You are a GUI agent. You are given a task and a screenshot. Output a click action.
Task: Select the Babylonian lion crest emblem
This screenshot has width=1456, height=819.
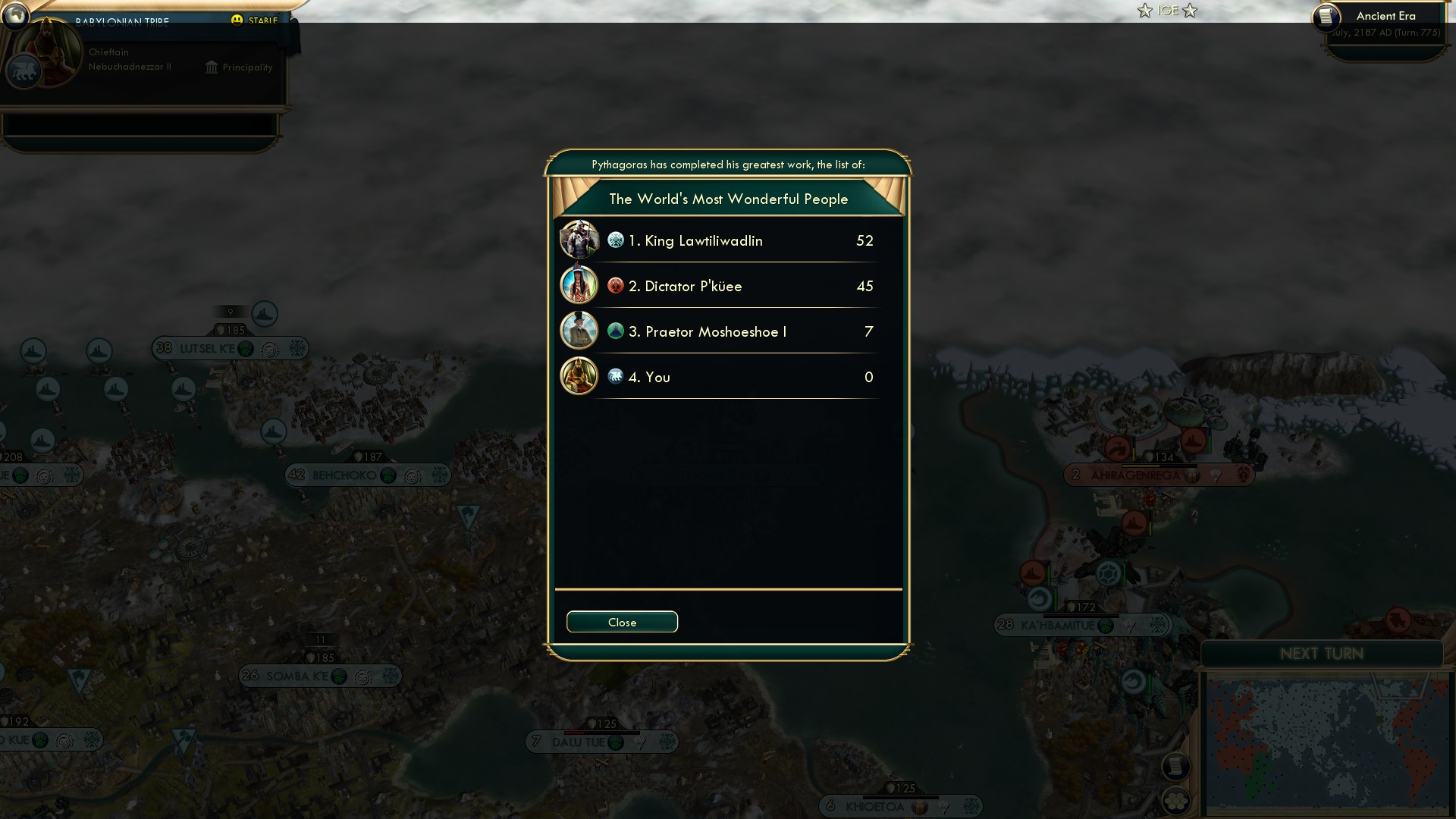[x=24, y=72]
